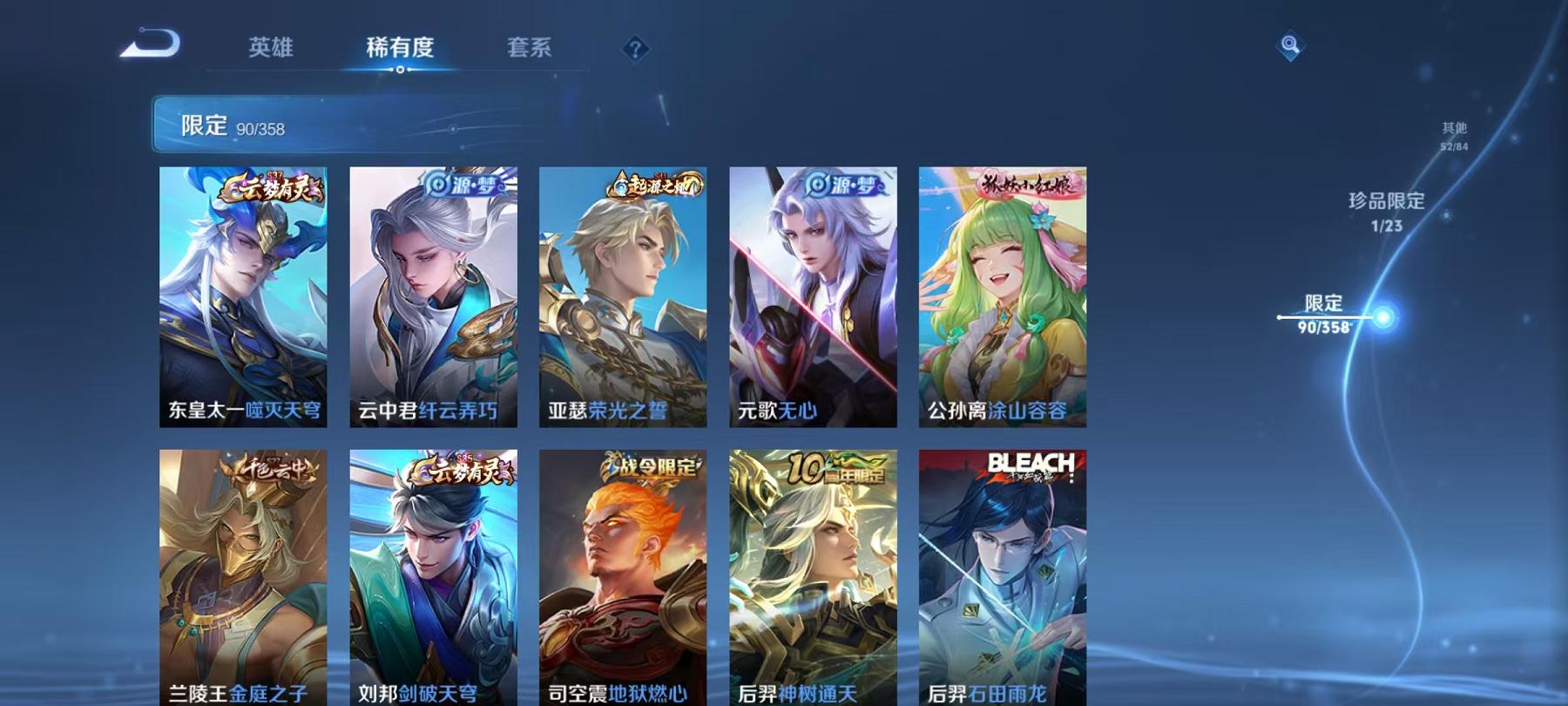Image resolution: width=1568 pixels, height=706 pixels.
Task: Switch to the 套系 tab
Action: tap(531, 50)
